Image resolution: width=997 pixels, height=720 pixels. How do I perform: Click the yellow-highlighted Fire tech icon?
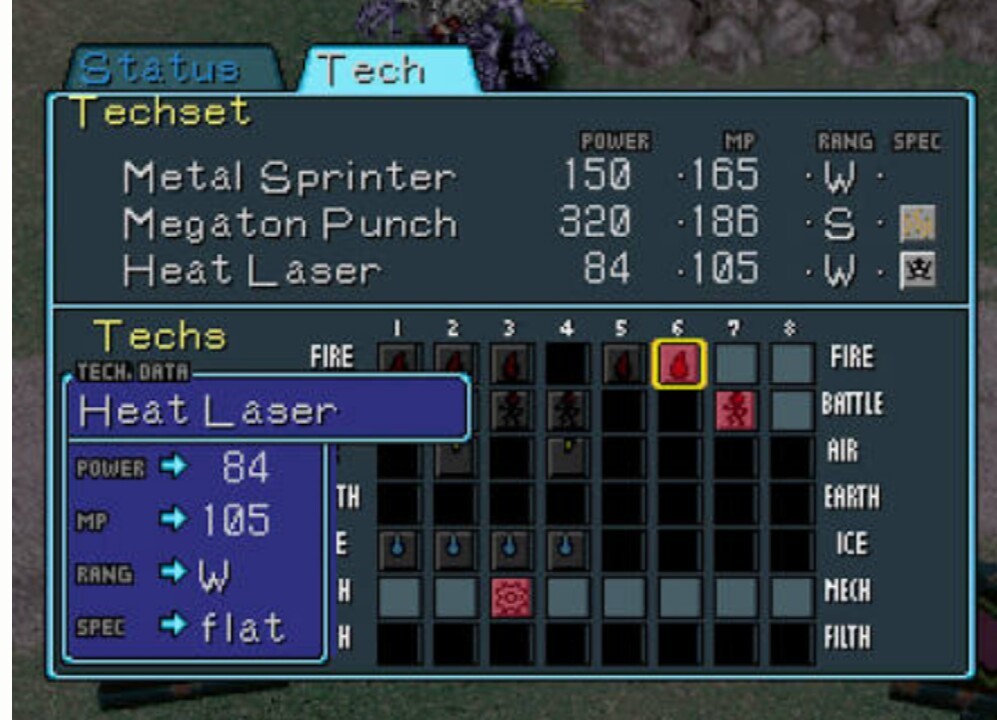click(x=680, y=363)
